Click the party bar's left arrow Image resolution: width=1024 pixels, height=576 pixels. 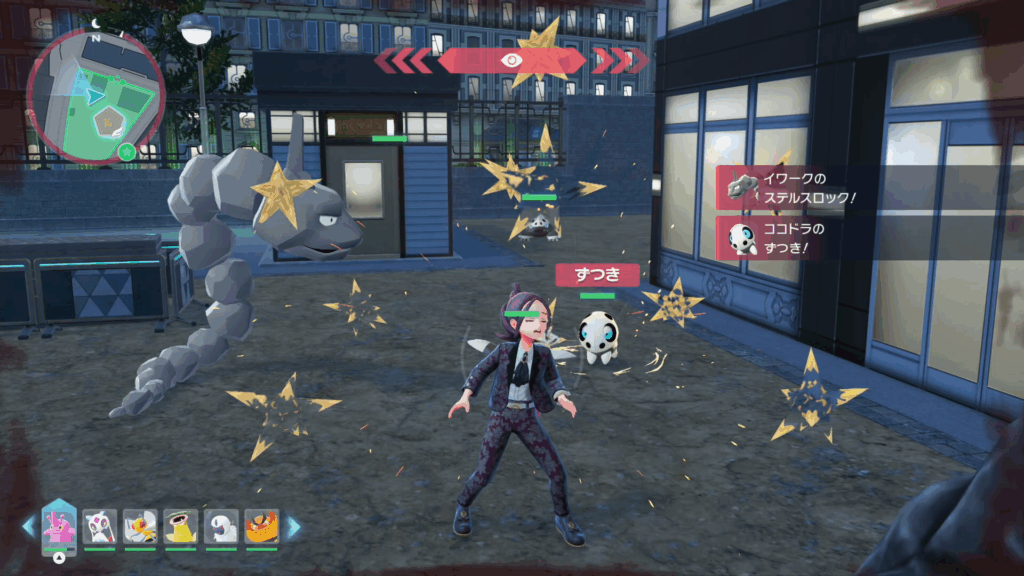coord(28,527)
